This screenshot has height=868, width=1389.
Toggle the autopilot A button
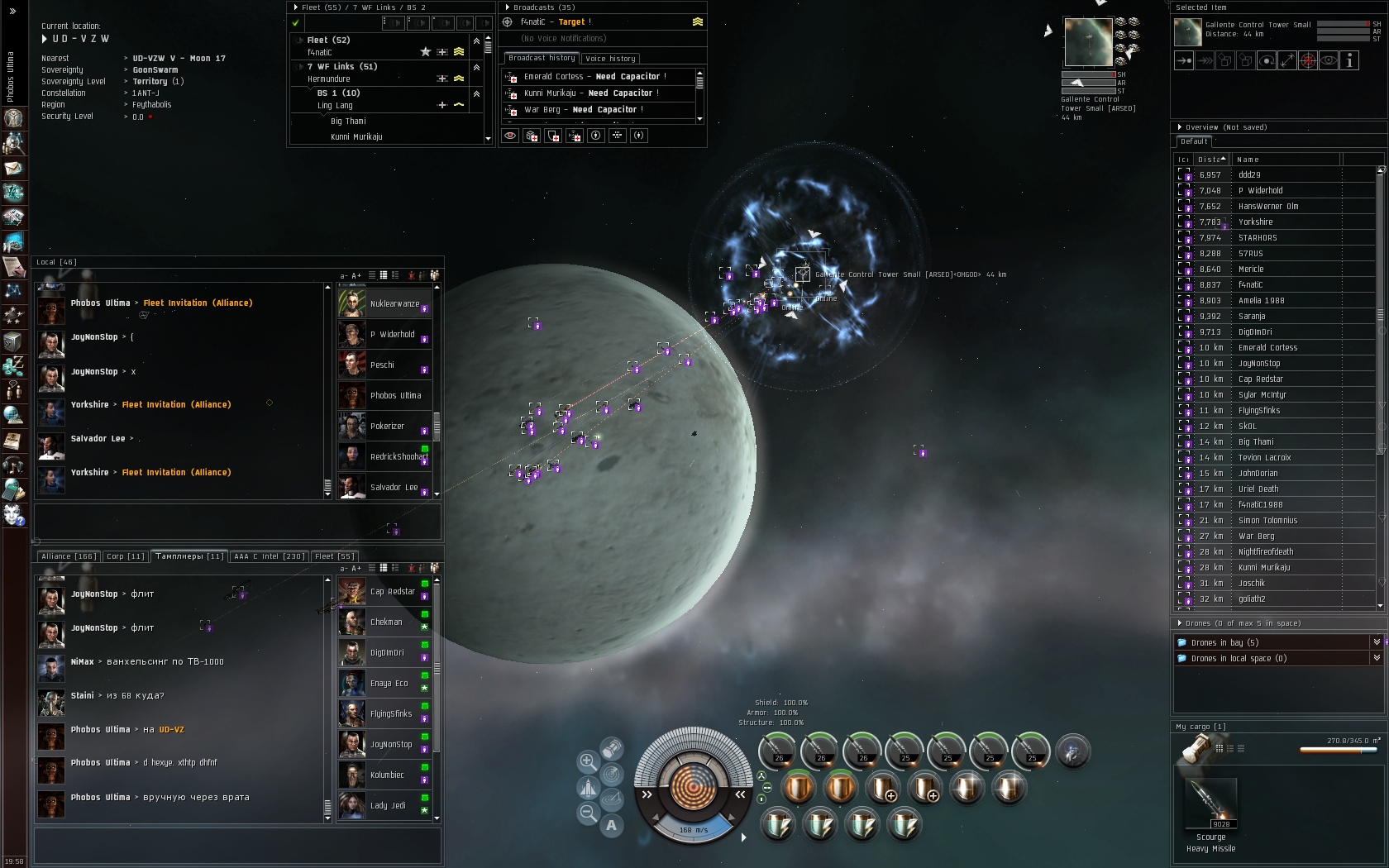click(x=611, y=824)
